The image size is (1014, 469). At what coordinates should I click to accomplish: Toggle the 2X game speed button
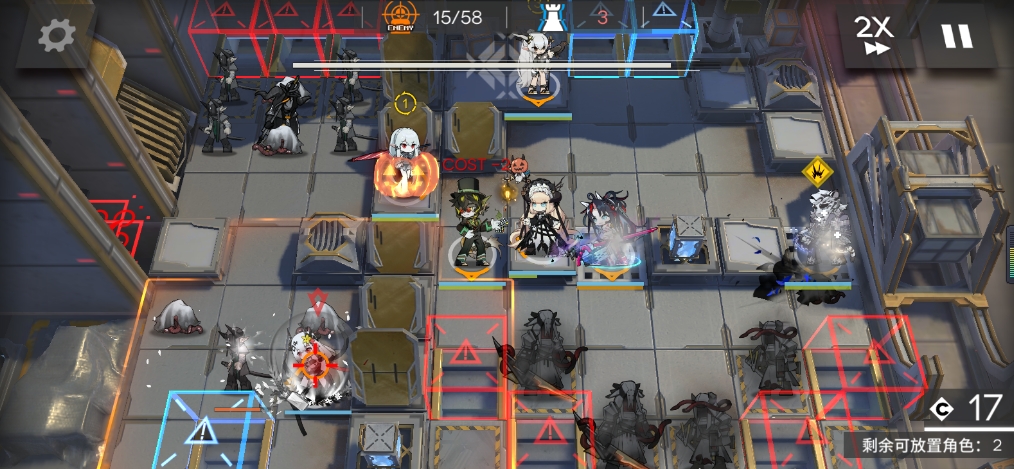[873, 36]
